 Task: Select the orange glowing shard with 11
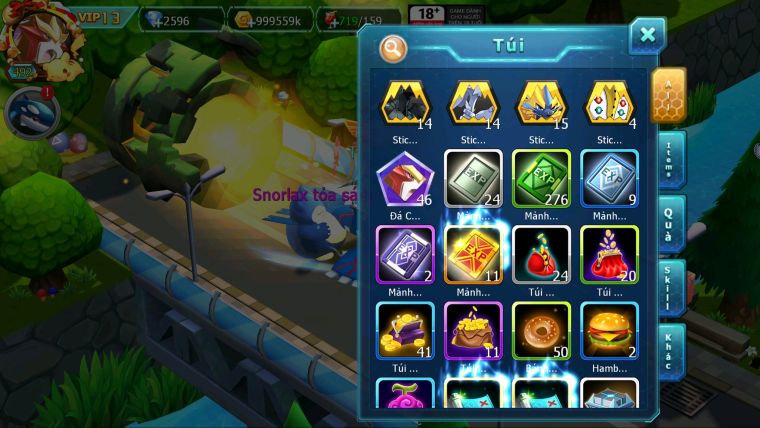(473, 254)
